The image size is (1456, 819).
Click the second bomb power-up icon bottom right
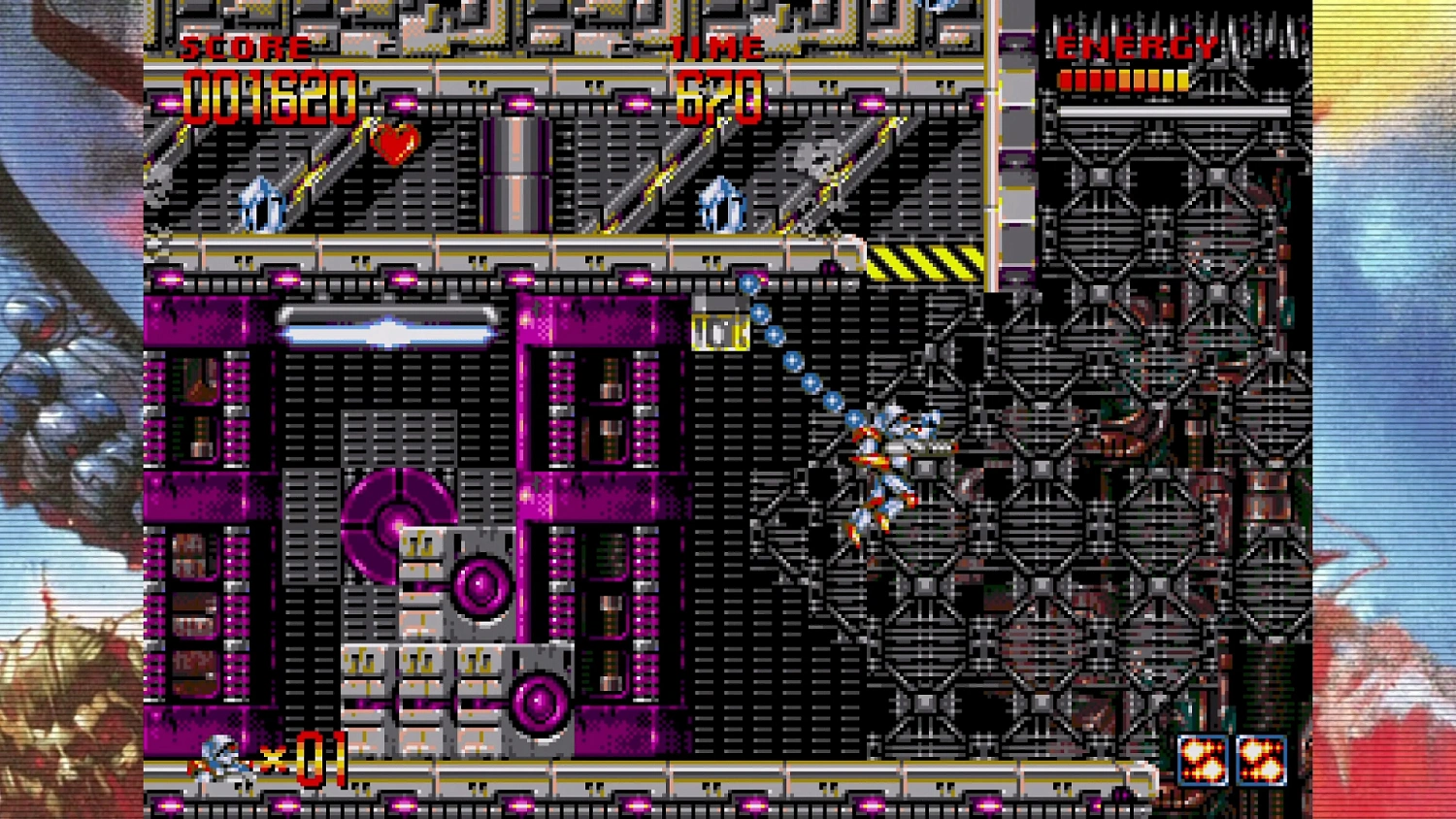click(1262, 759)
